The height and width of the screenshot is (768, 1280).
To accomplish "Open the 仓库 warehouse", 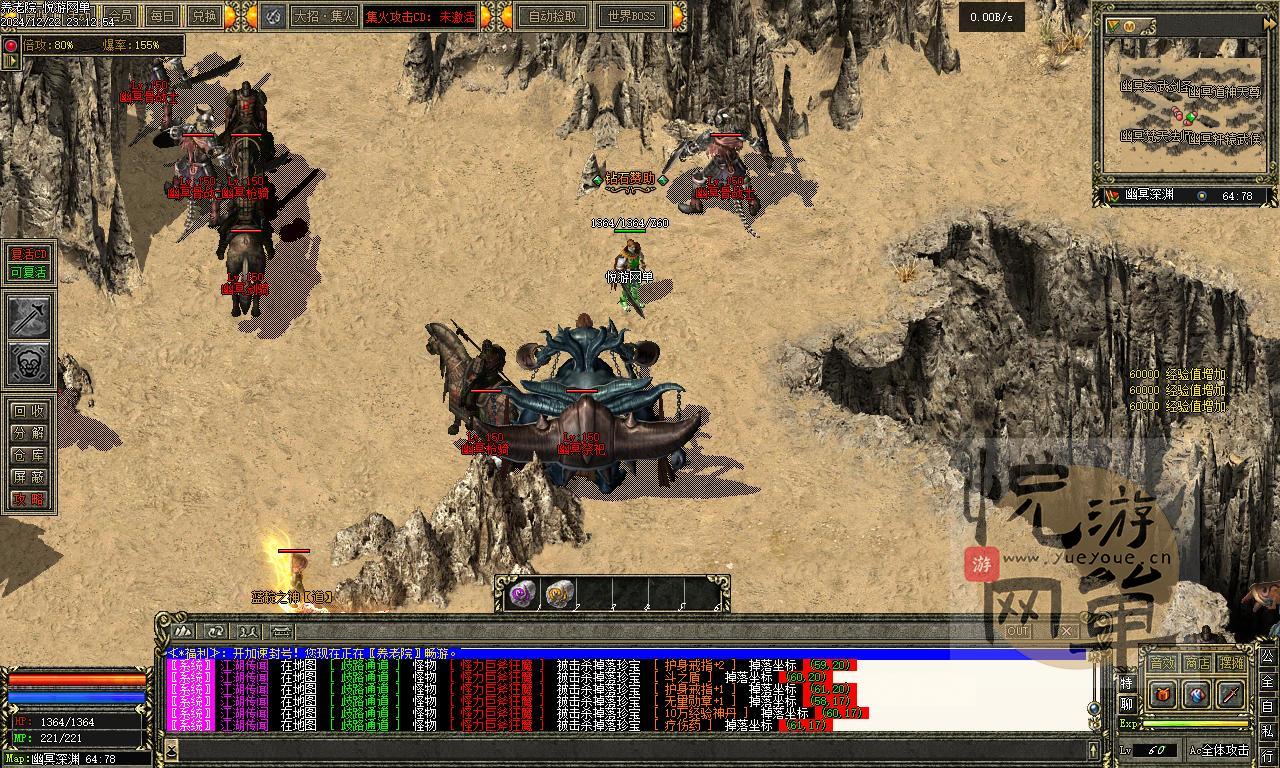I will point(29,455).
